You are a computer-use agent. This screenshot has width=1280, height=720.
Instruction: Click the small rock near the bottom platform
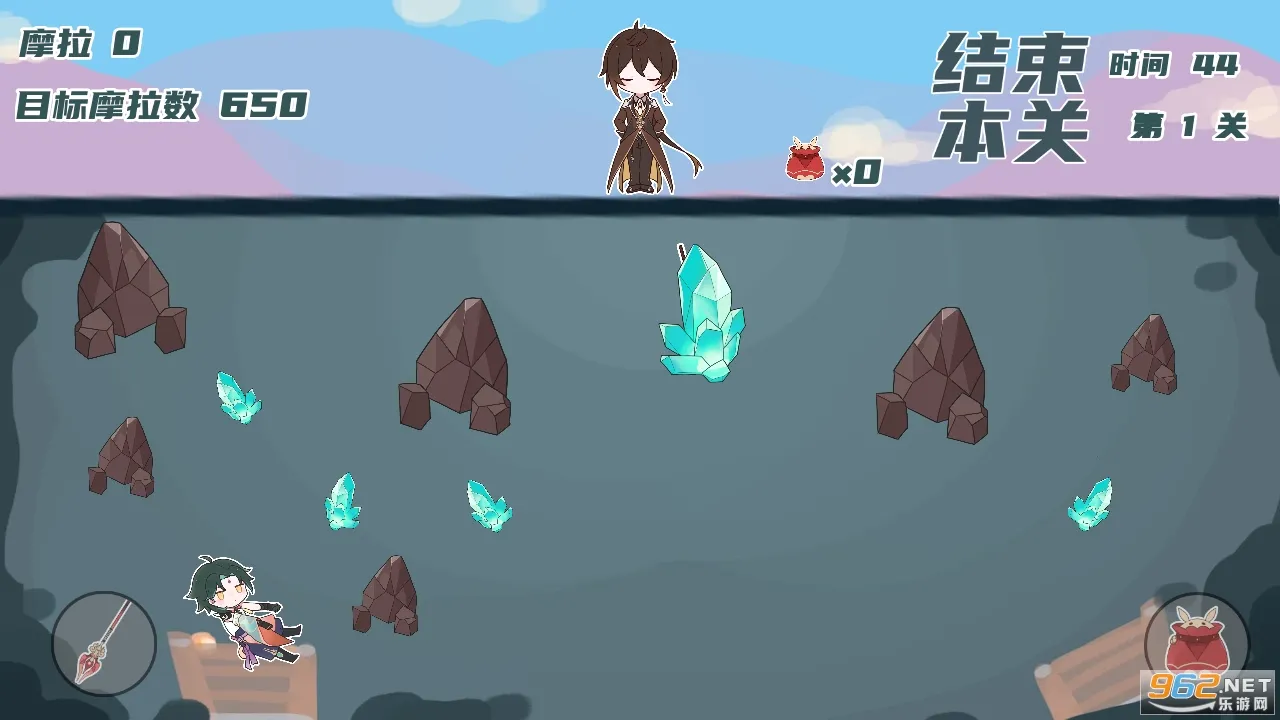point(383,595)
